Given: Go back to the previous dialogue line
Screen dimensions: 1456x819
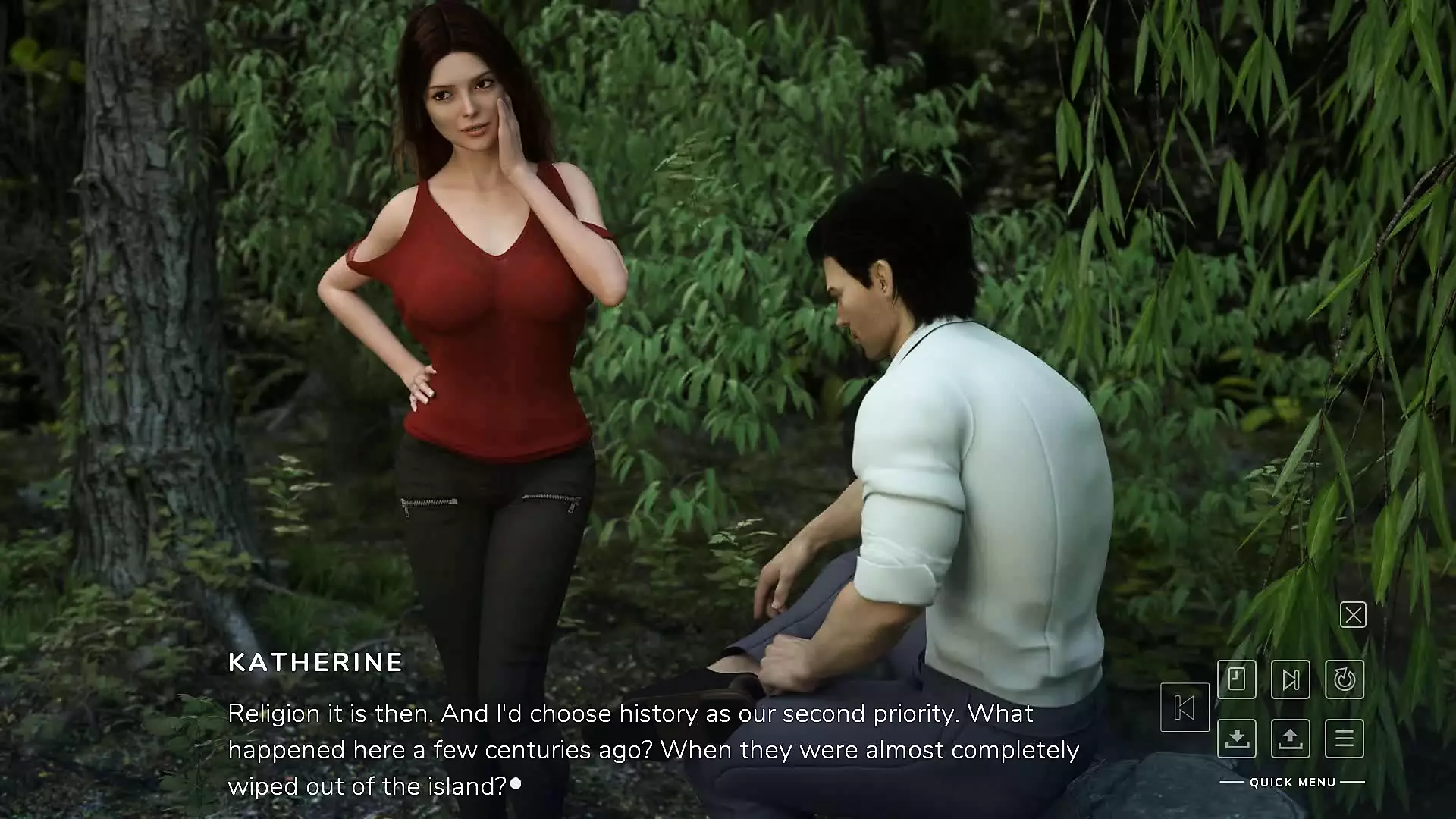Looking at the screenshot, I should click(1185, 708).
